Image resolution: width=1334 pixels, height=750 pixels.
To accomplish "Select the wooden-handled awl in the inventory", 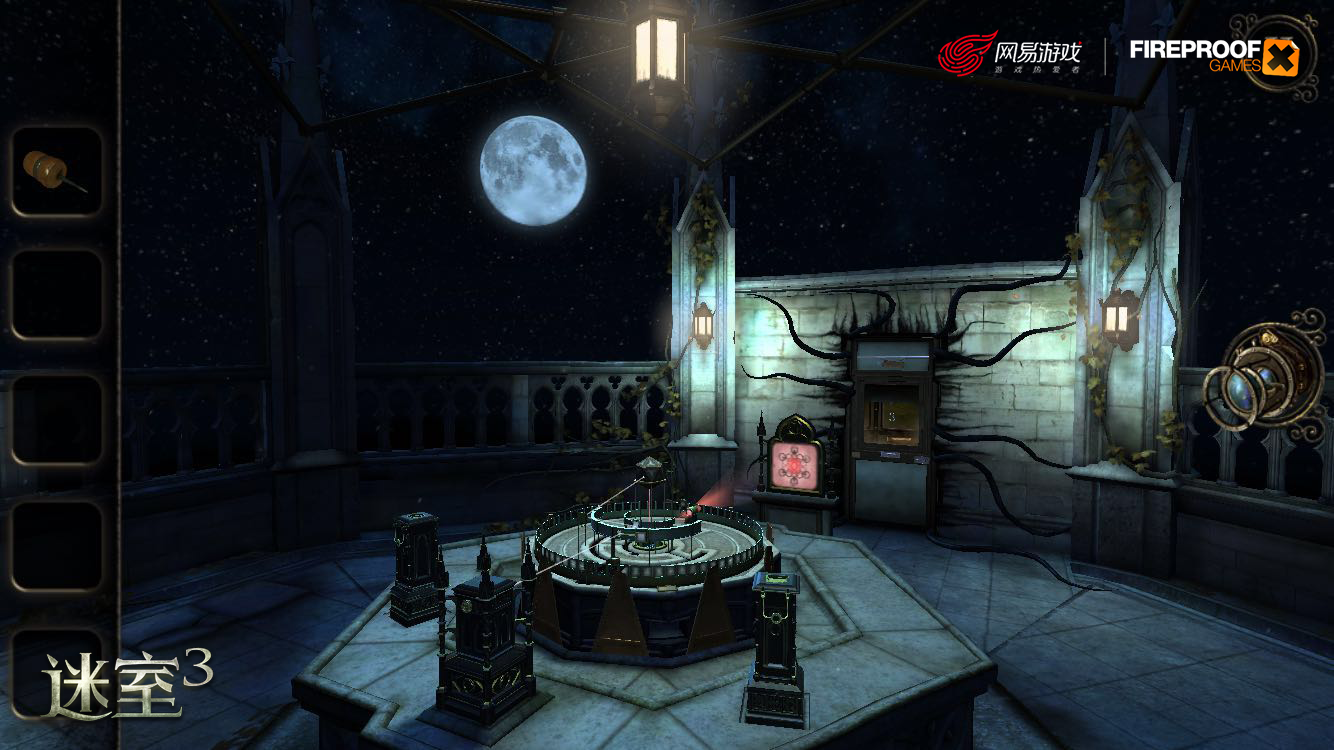I will (56, 170).
